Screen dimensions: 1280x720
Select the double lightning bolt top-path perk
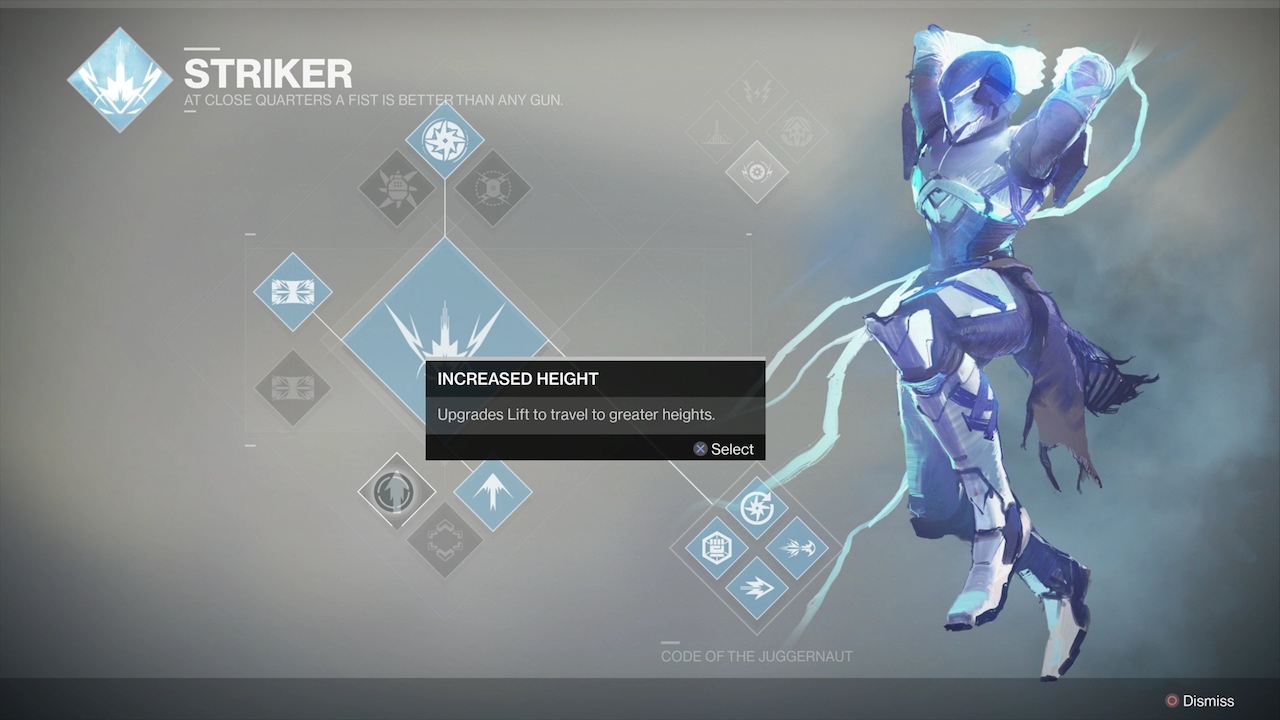757,92
